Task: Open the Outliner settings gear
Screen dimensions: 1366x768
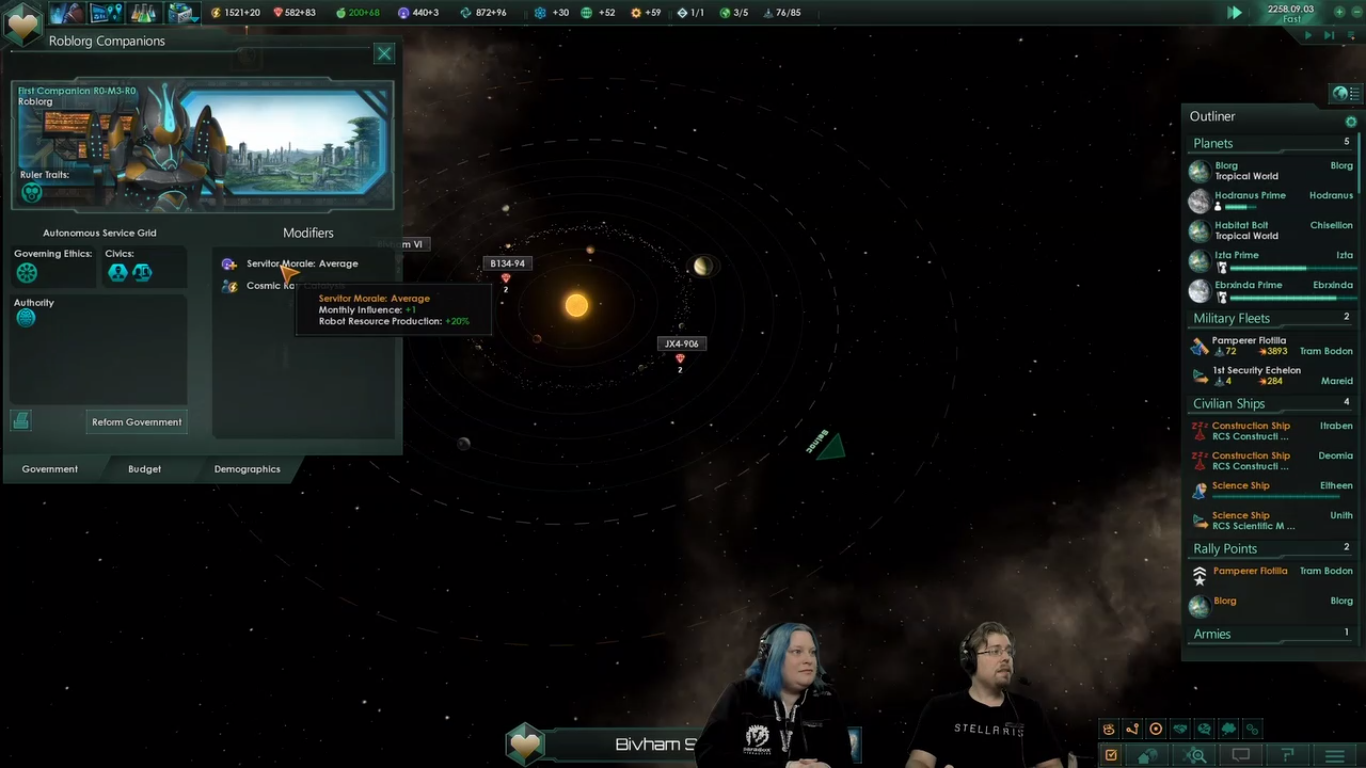Action: click(x=1351, y=122)
